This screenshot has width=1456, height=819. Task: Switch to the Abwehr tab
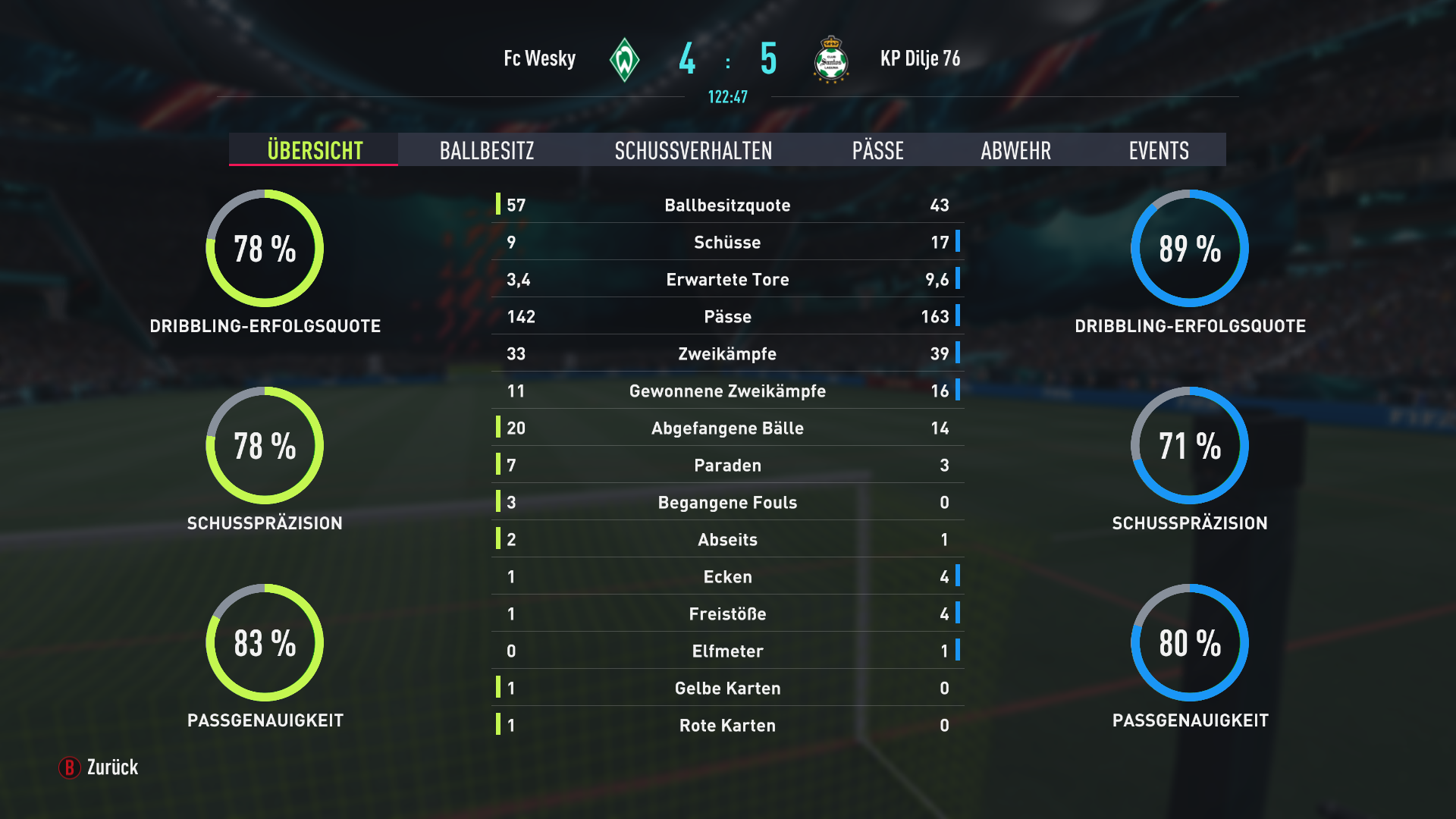pyautogui.click(x=1015, y=150)
